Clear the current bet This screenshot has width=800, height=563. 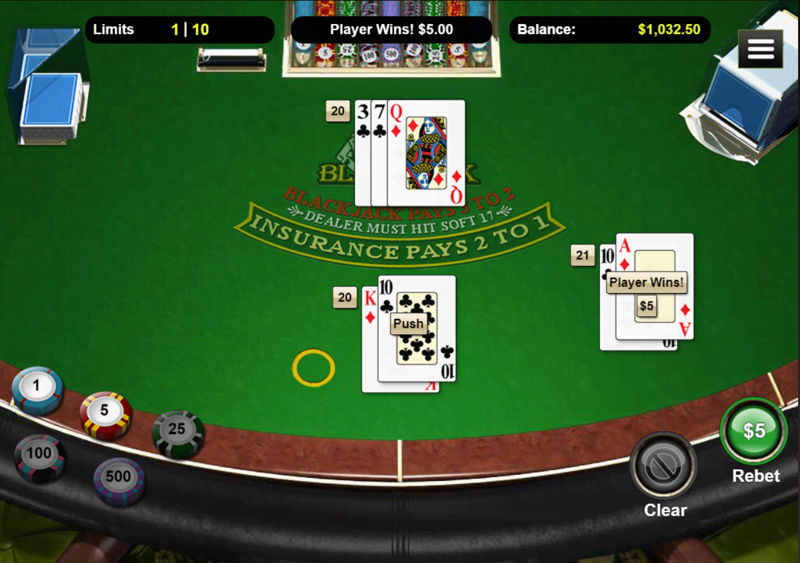[665, 465]
